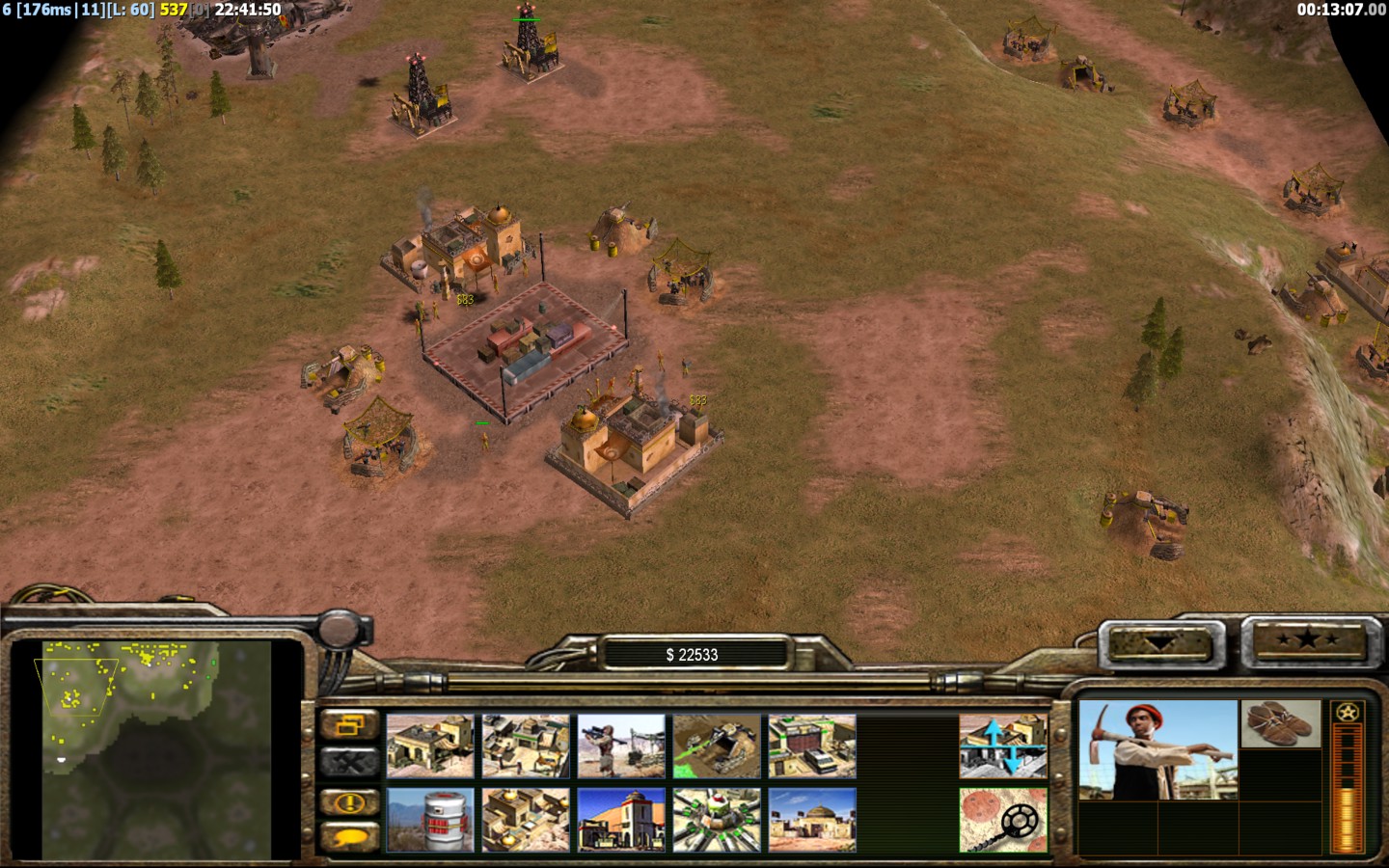Build a Tunnel Network
1389x868 pixels.
[x=717, y=746]
